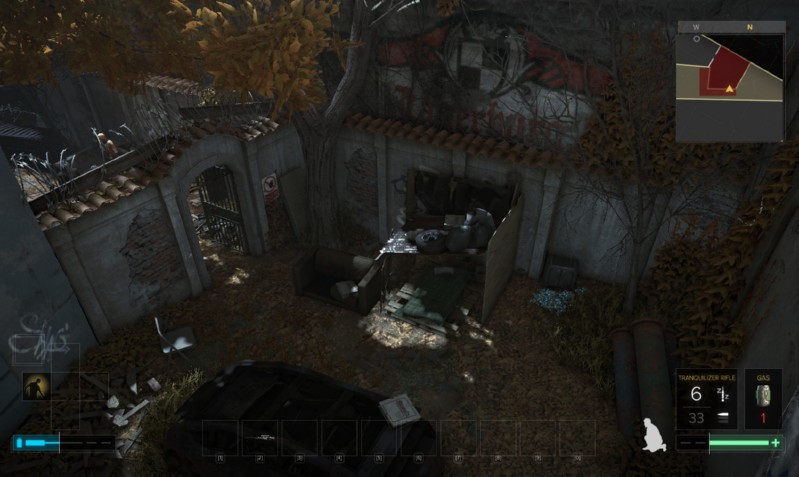Activate the glowing figure augmentation icon
This screenshot has width=799, height=477.
tap(37, 386)
